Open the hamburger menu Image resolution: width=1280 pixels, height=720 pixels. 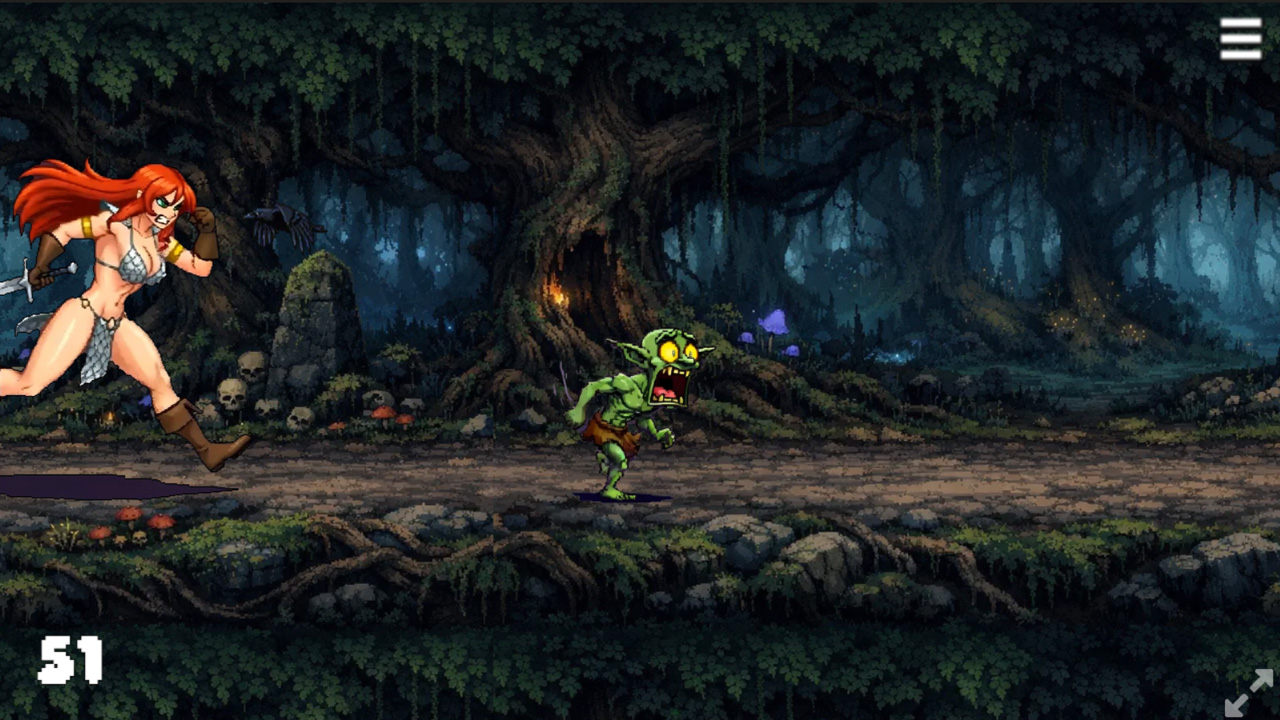pyautogui.click(x=1240, y=38)
